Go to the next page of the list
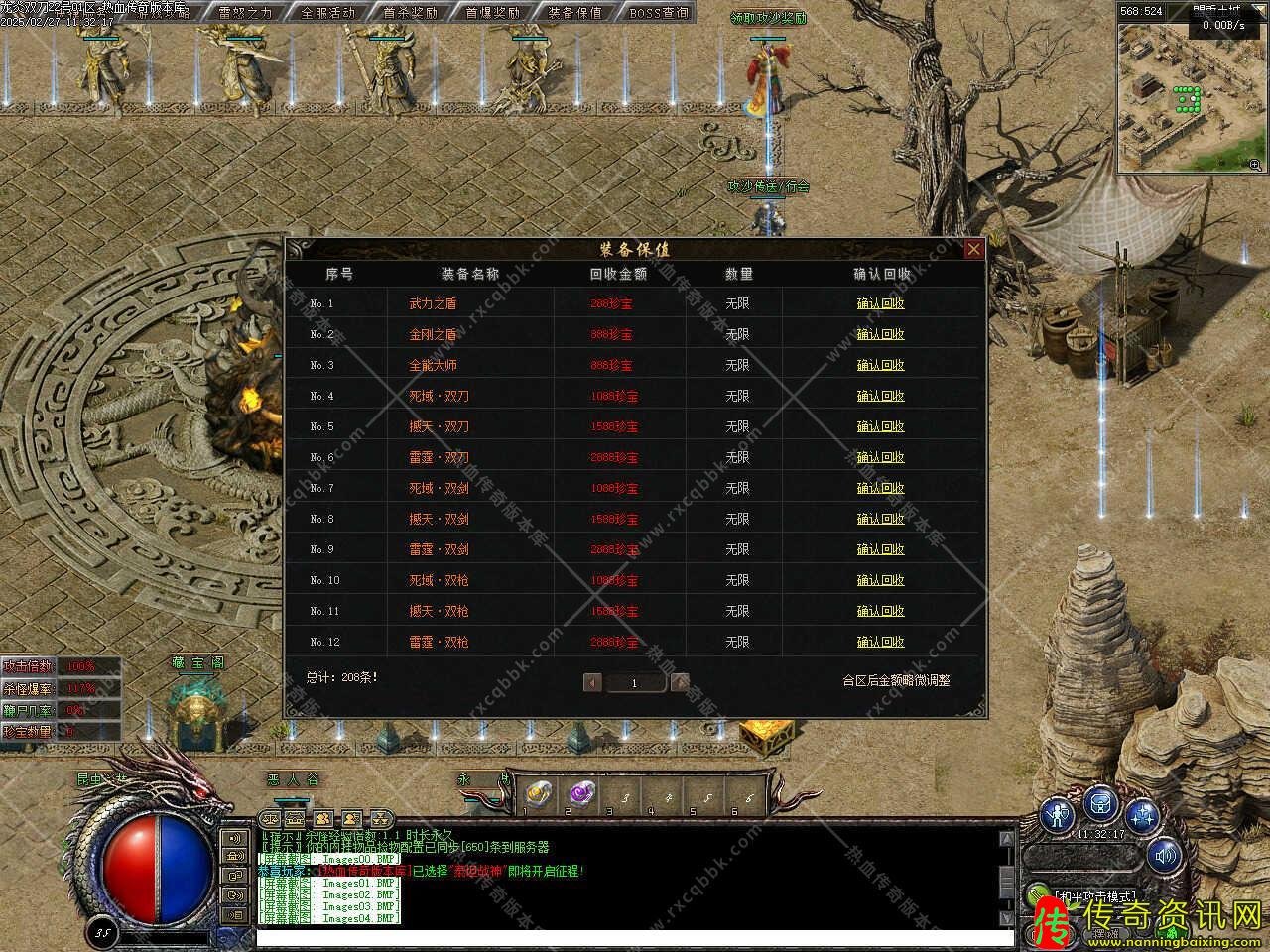Screen dimensions: 1270x952 [x=680, y=682]
